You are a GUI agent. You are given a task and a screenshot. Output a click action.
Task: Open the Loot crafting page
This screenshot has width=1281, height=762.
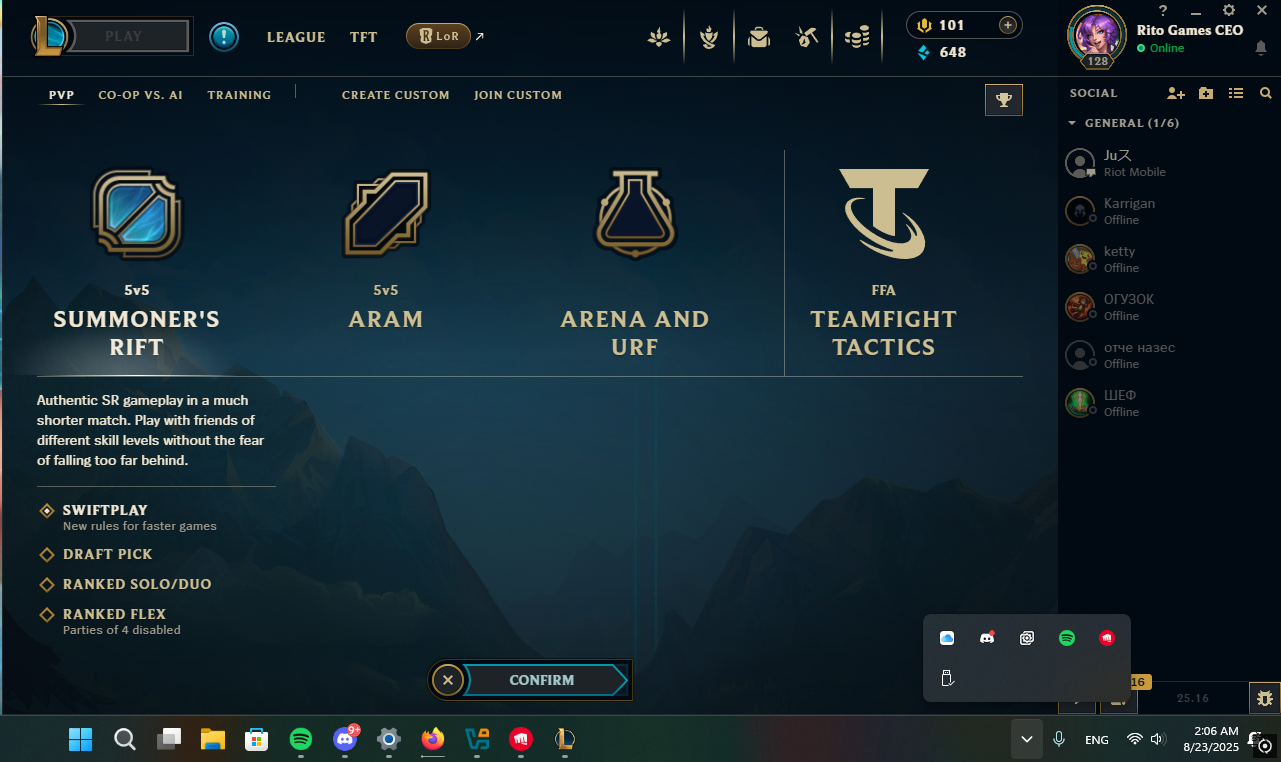coord(807,36)
